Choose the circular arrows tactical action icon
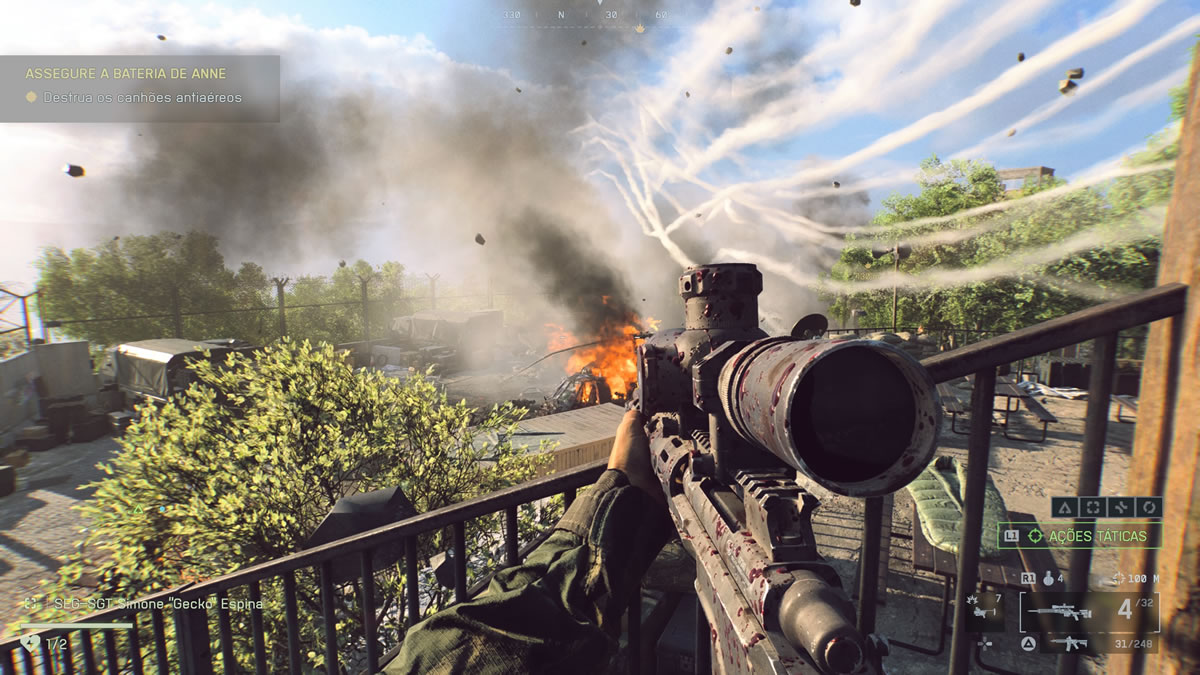This screenshot has width=1200, height=675. coord(1148,507)
